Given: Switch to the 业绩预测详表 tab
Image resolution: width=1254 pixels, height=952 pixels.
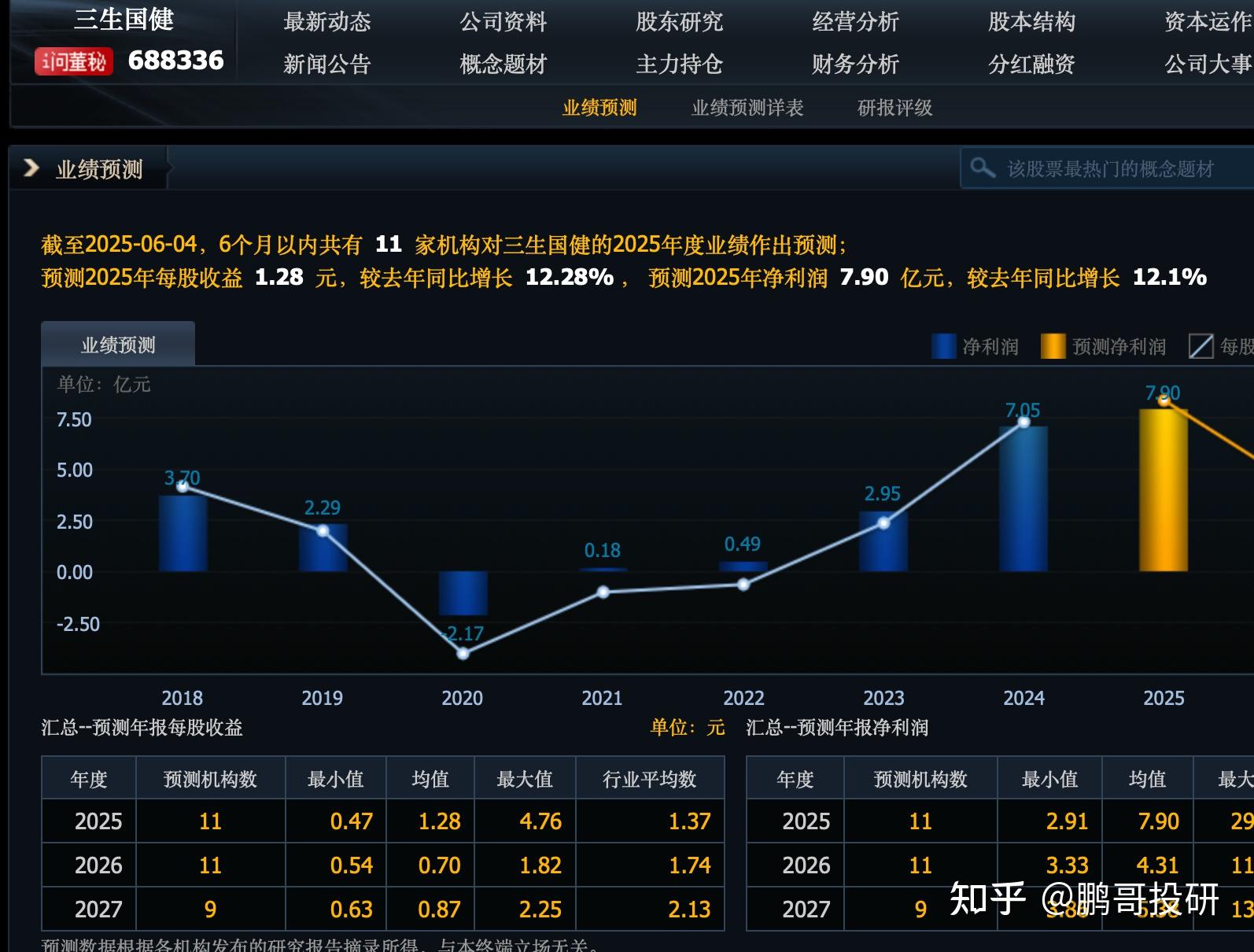Looking at the screenshot, I should pos(747,107).
